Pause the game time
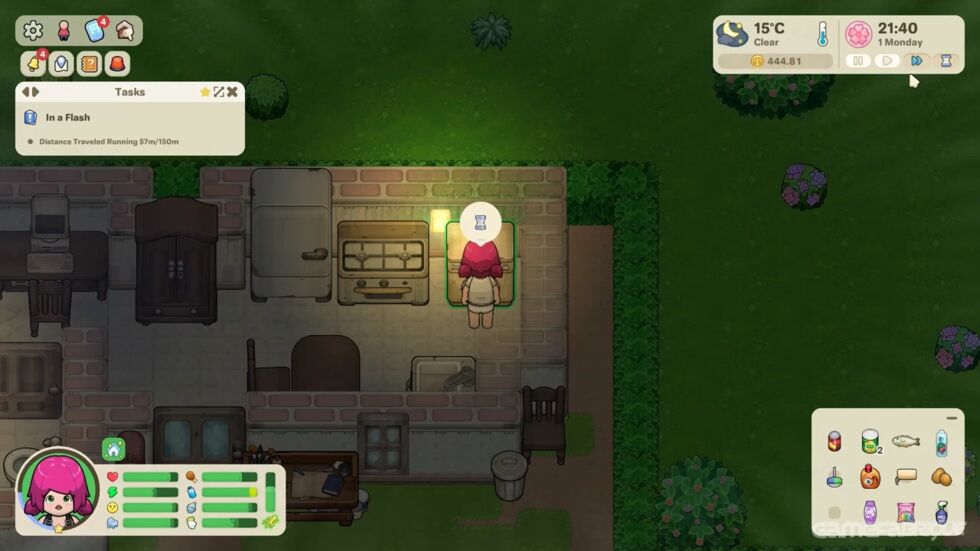 pos(858,61)
